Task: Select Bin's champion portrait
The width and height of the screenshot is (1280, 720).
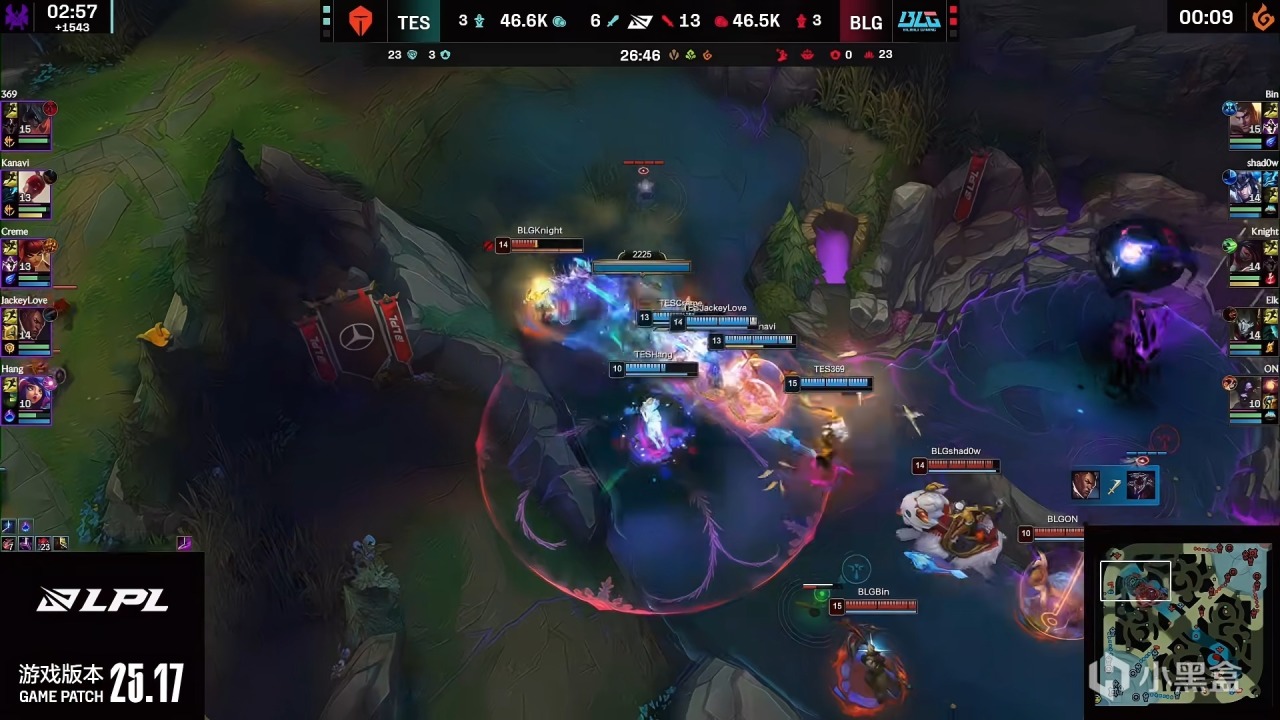Action: [x=1247, y=118]
